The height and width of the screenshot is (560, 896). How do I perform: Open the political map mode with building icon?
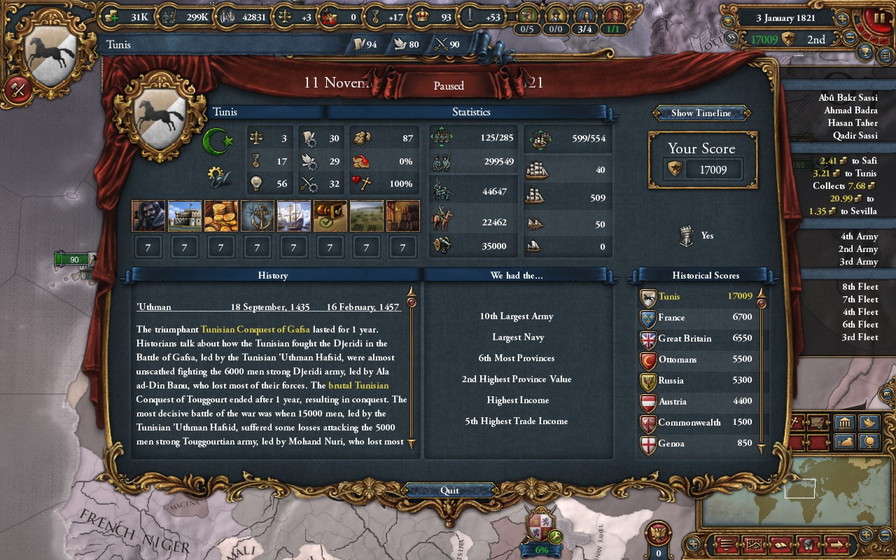pyautogui.click(x=843, y=421)
